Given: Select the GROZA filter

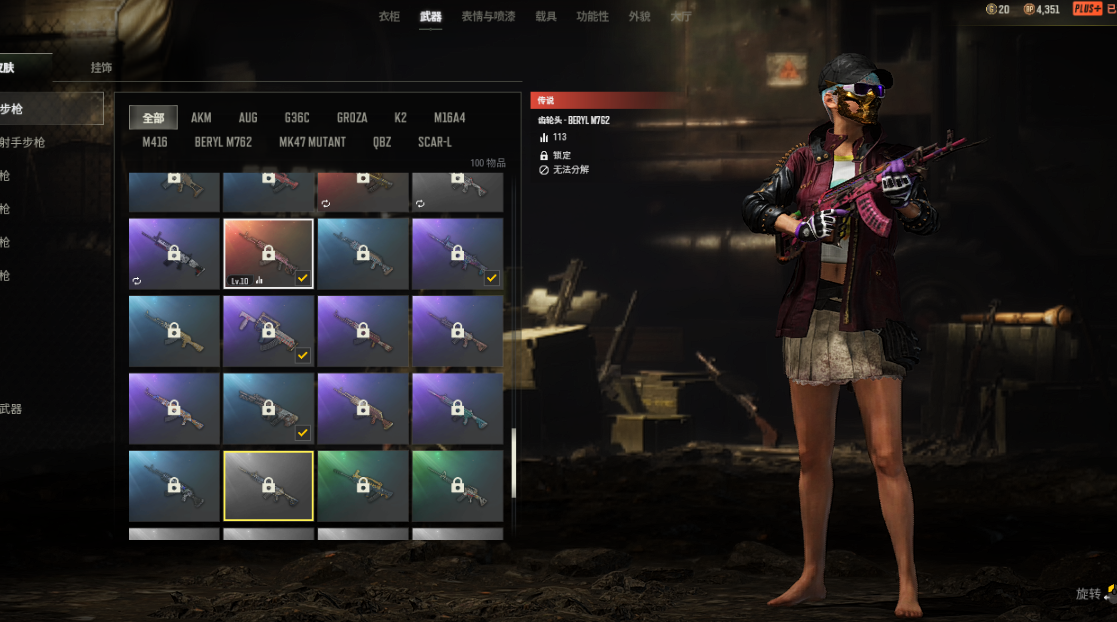Looking at the screenshot, I should point(352,118).
